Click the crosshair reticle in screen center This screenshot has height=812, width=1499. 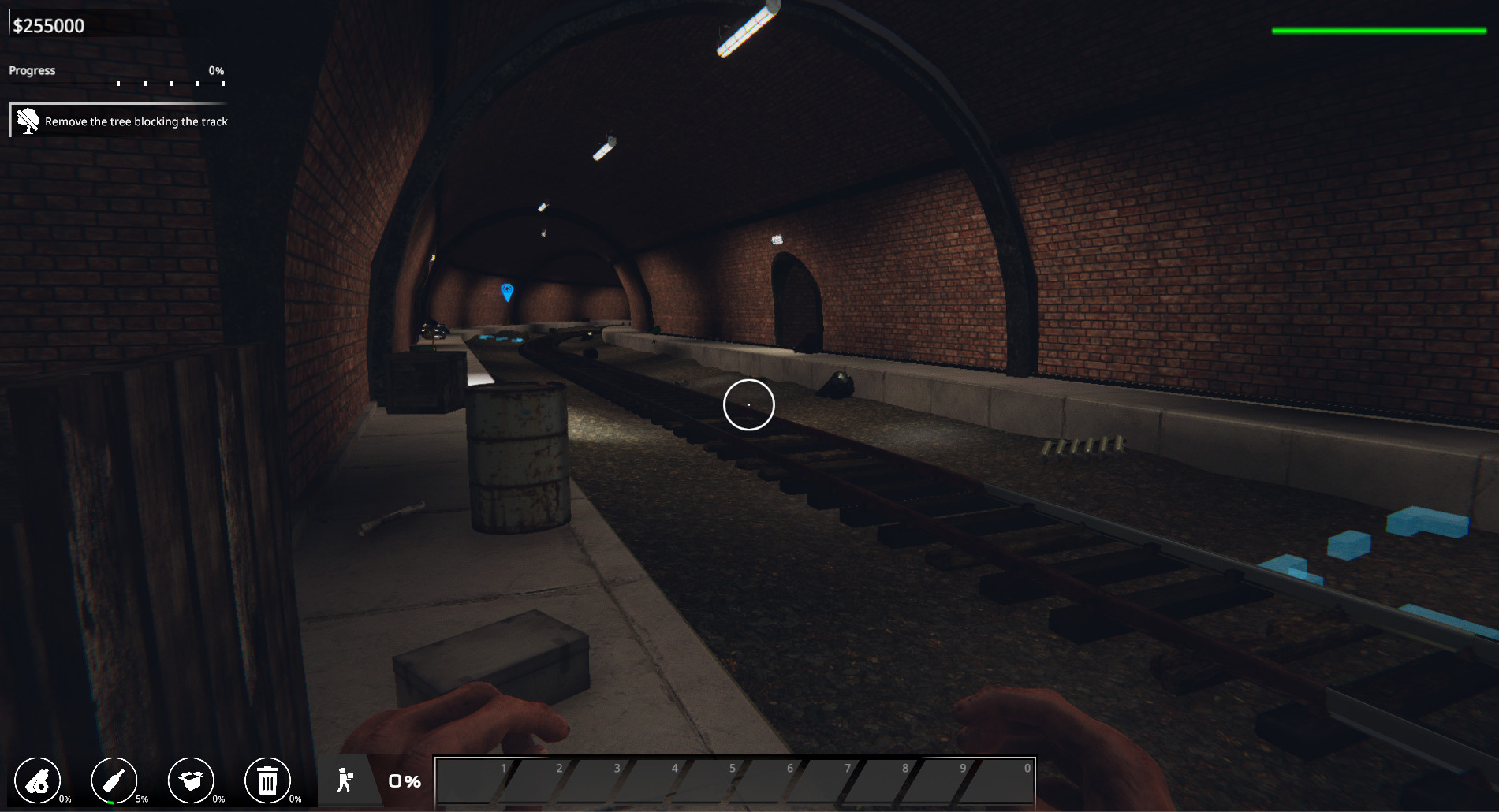coord(748,404)
